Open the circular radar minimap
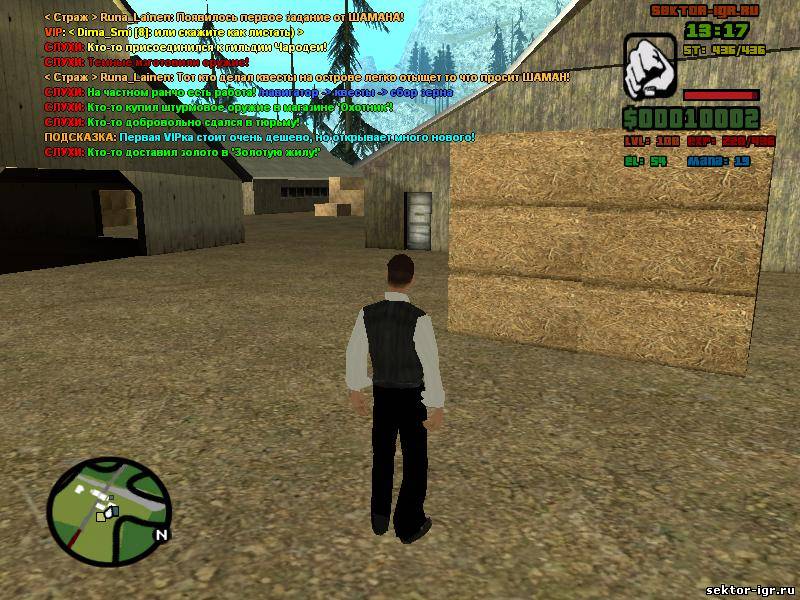This screenshot has width=800, height=600. 111,501
